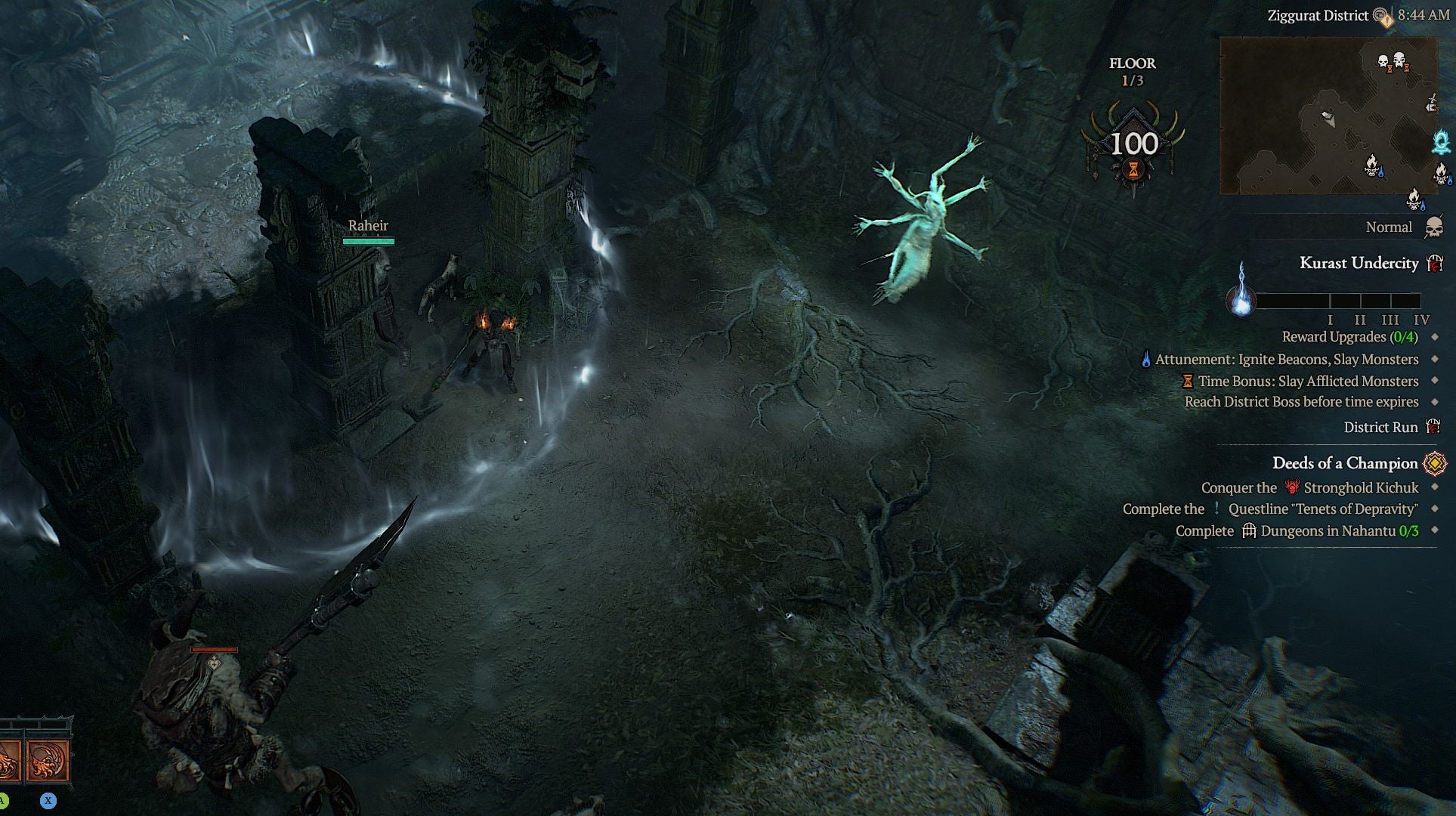Toggle the diamond beside Conquer the Stronghold Kichuk
The image size is (1456, 816).
click(1434, 487)
